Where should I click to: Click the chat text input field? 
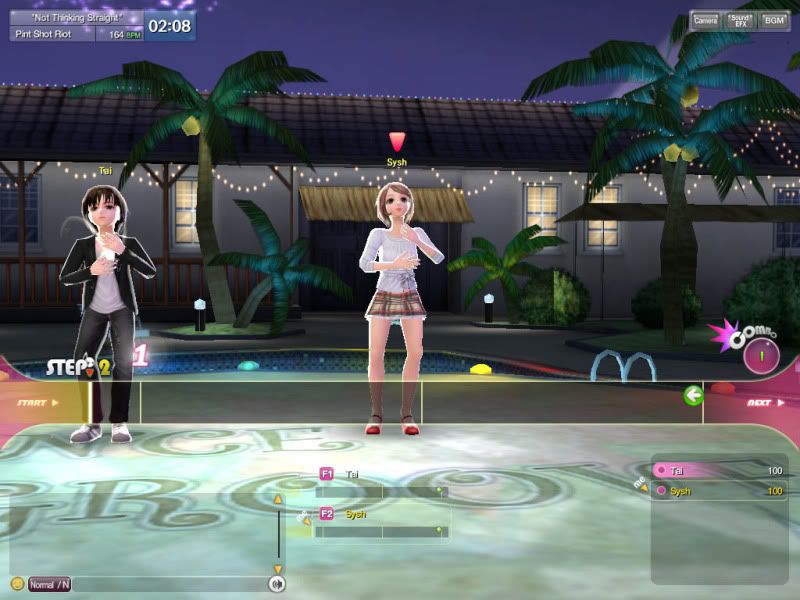pos(168,584)
